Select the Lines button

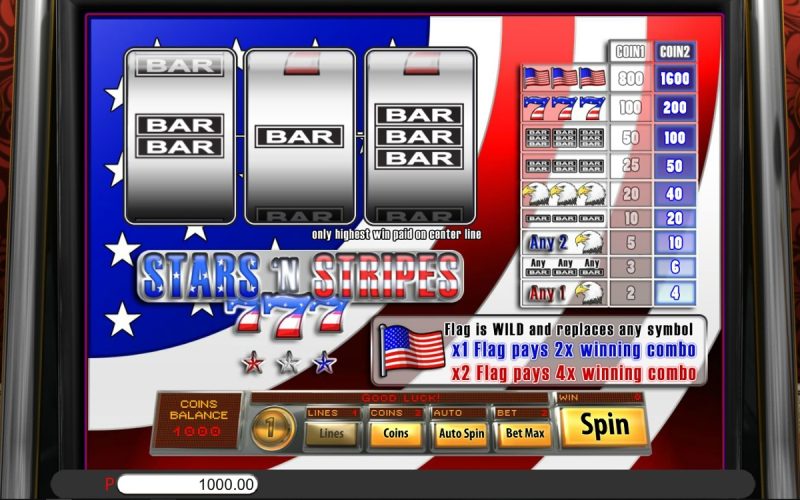tap(331, 433)
